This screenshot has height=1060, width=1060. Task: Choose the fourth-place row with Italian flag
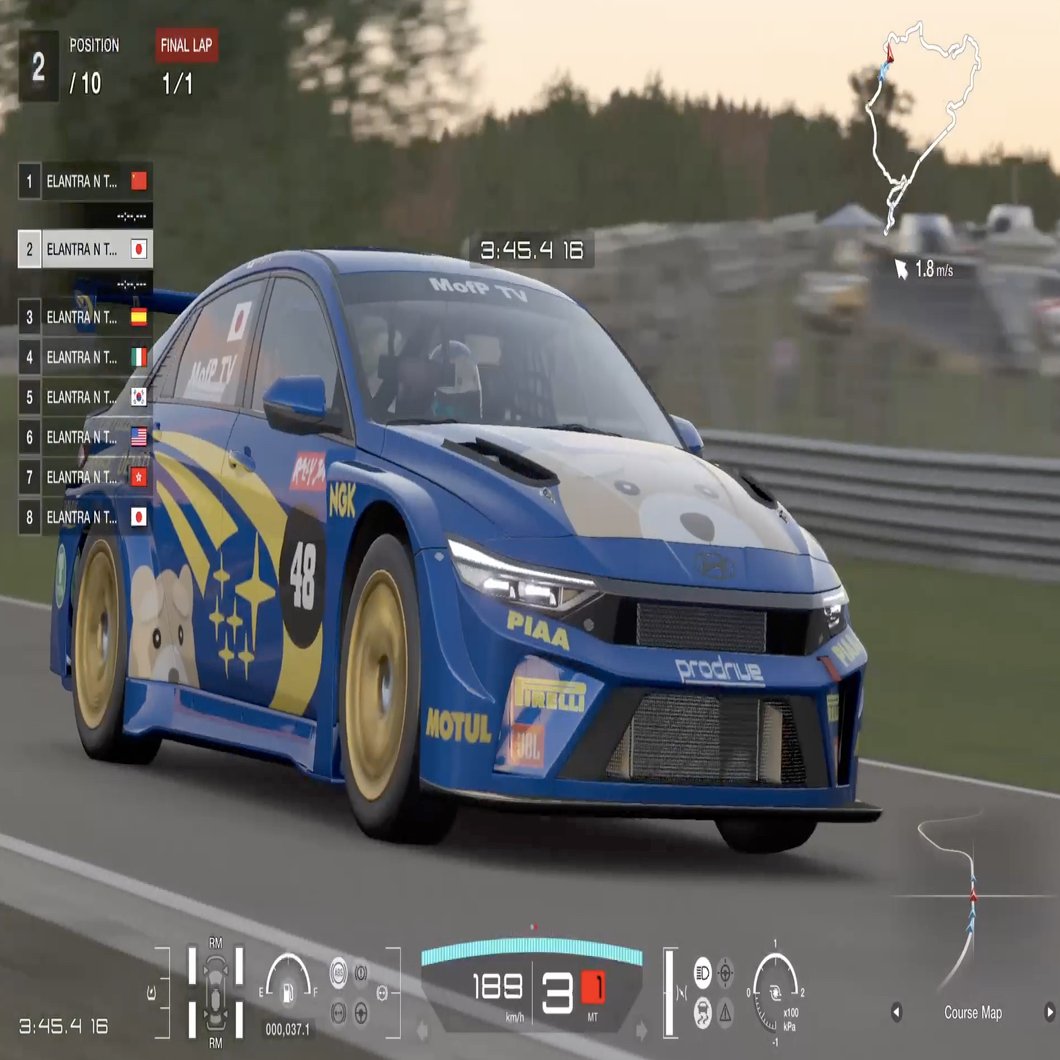(x=85, y=357)
